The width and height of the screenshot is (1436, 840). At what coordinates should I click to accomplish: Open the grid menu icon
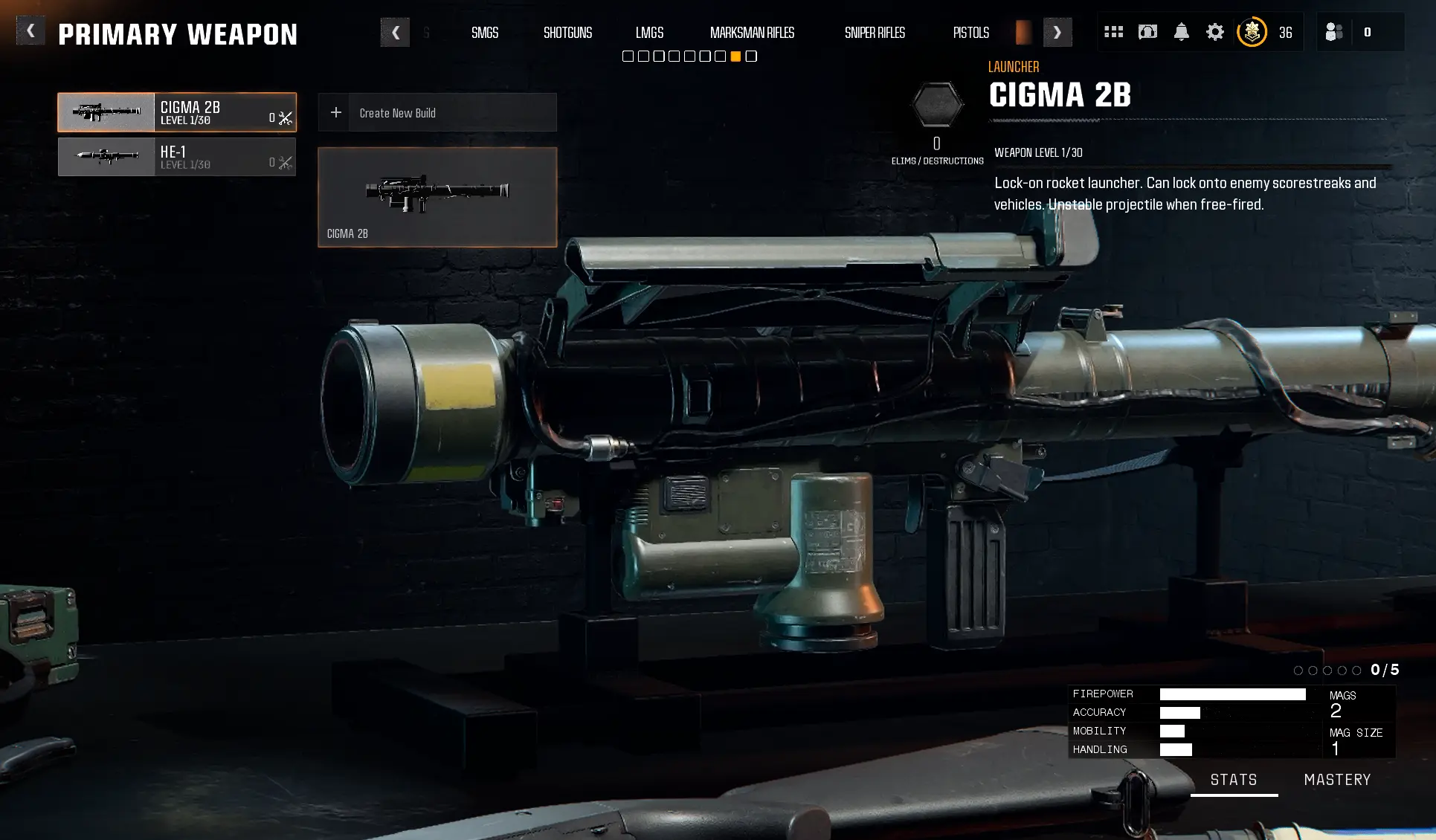[1113, 32]
